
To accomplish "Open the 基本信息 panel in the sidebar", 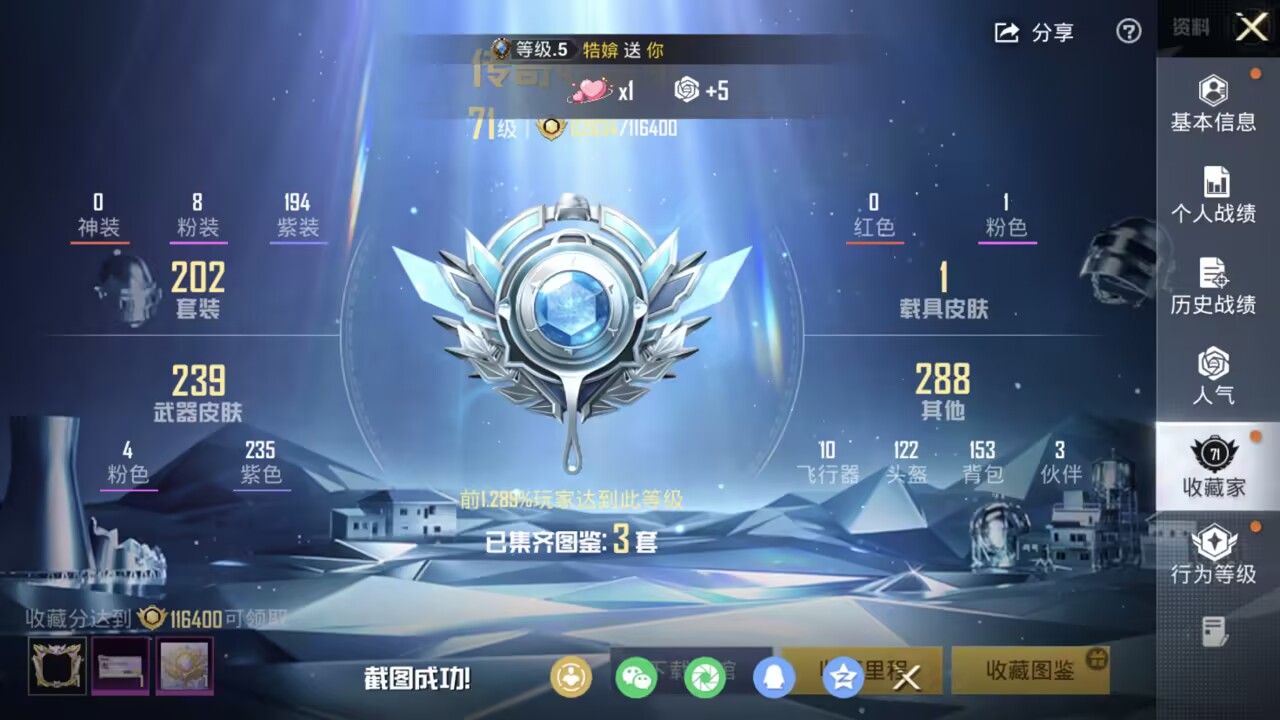I will tap(1213, 105).
